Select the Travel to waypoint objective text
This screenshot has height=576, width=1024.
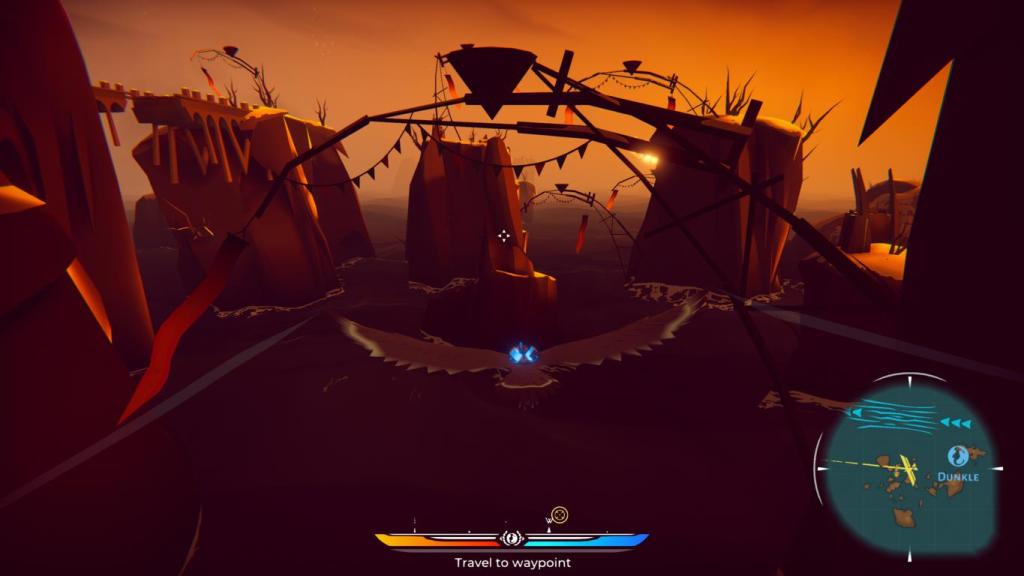(512, 563)
